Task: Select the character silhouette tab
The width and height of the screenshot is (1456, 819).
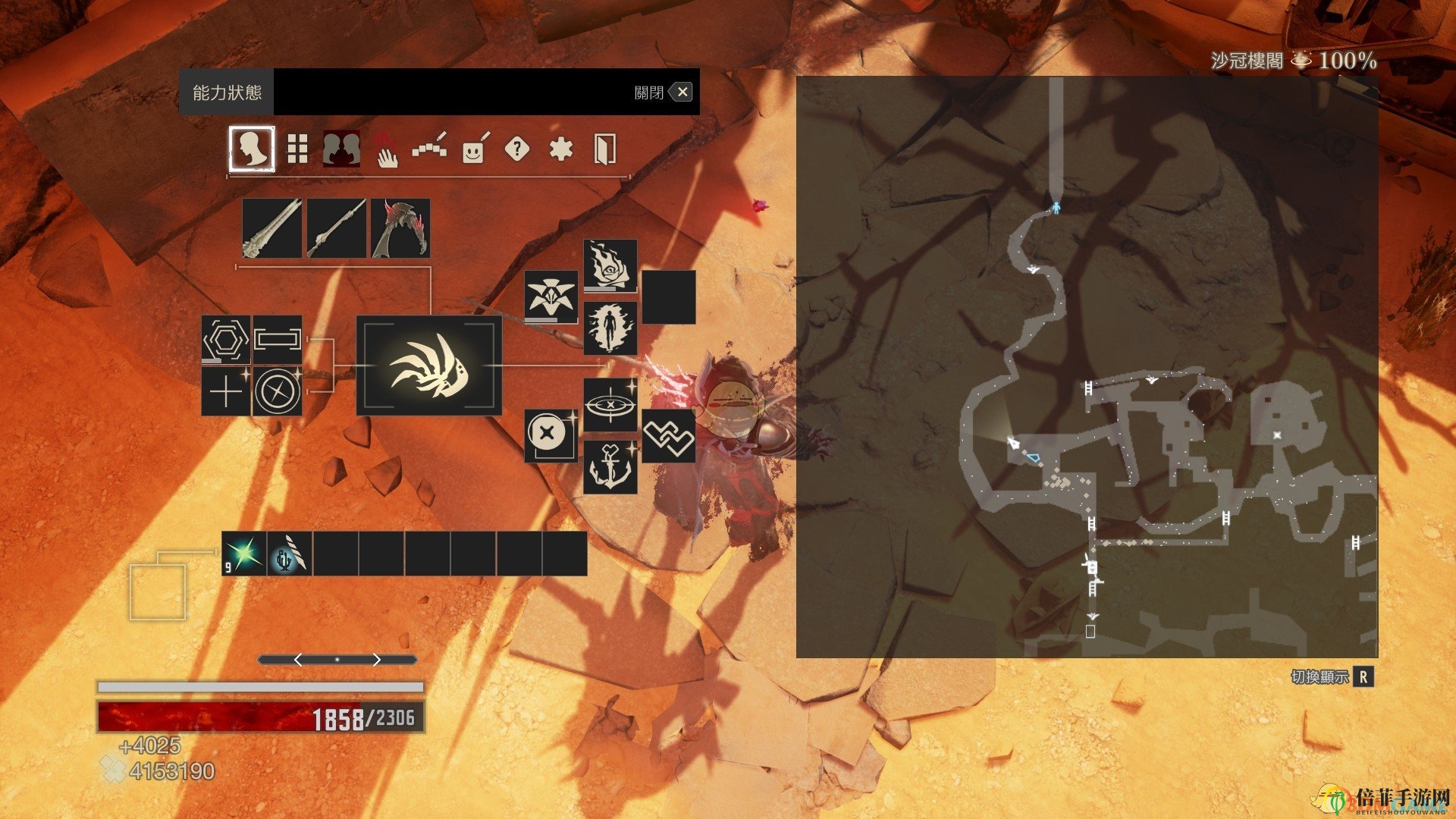Action: (252, 149)
